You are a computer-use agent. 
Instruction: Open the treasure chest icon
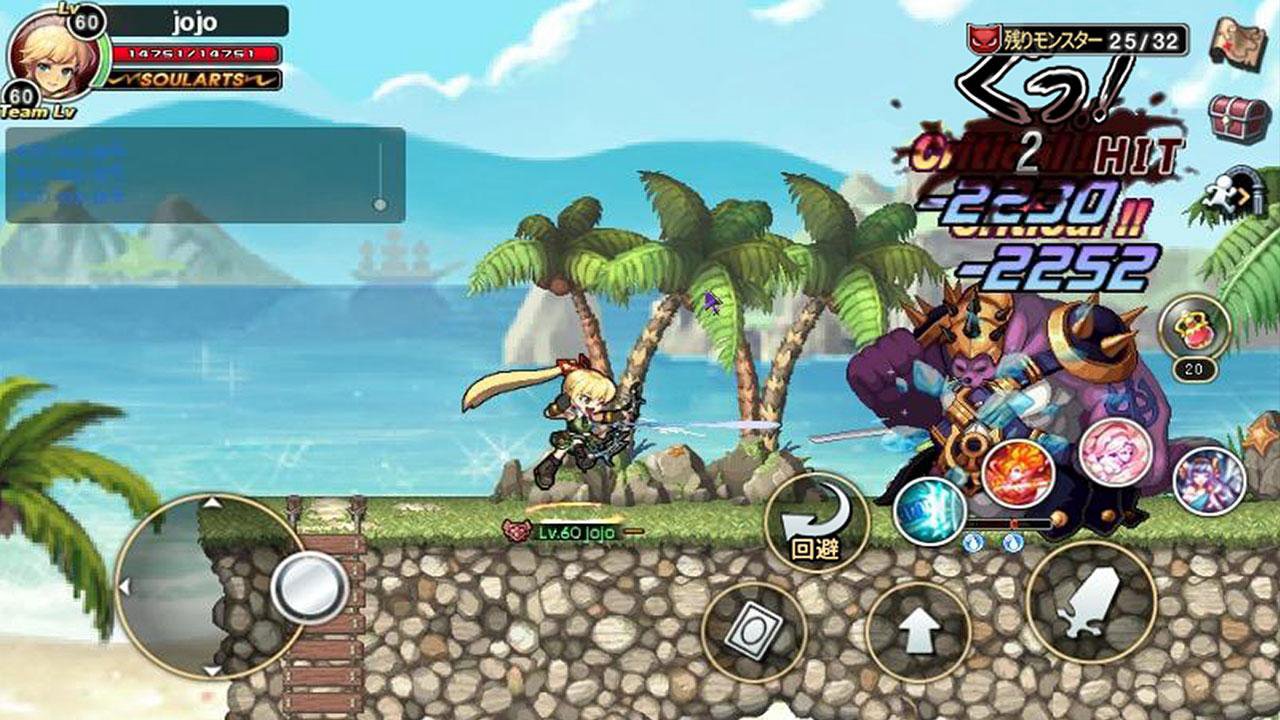coord(1239,118)
